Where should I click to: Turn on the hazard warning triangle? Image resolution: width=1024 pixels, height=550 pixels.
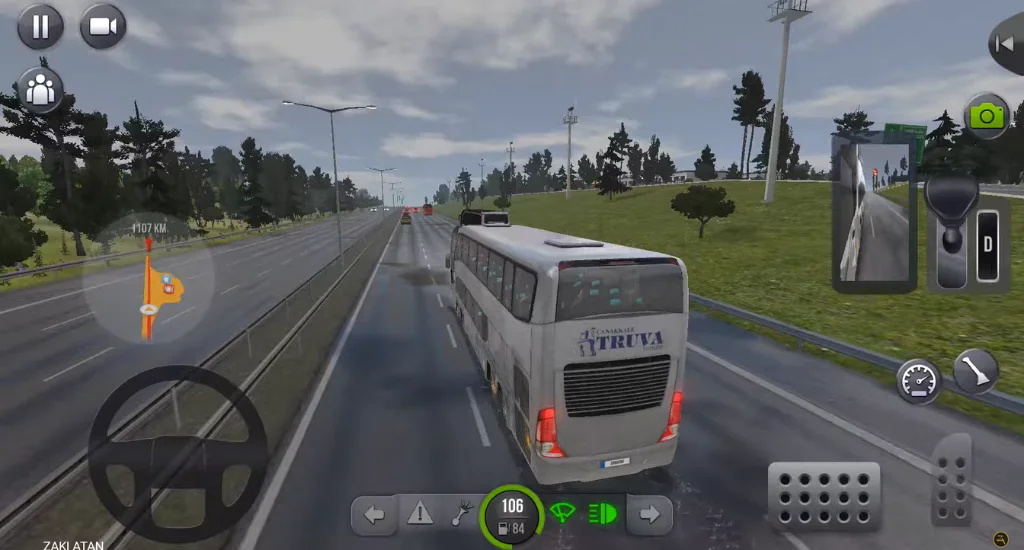pyautogui.click(x=420, y=515)
